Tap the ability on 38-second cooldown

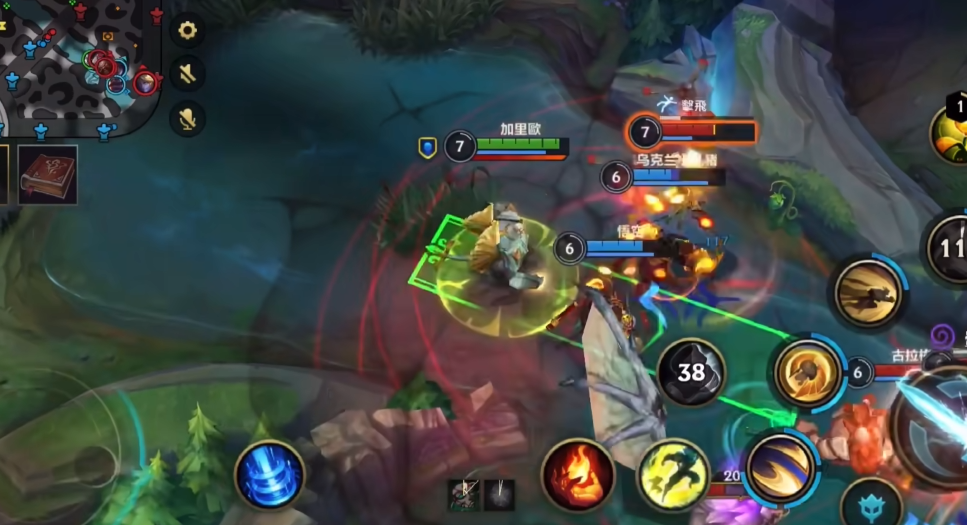[691, 372]
